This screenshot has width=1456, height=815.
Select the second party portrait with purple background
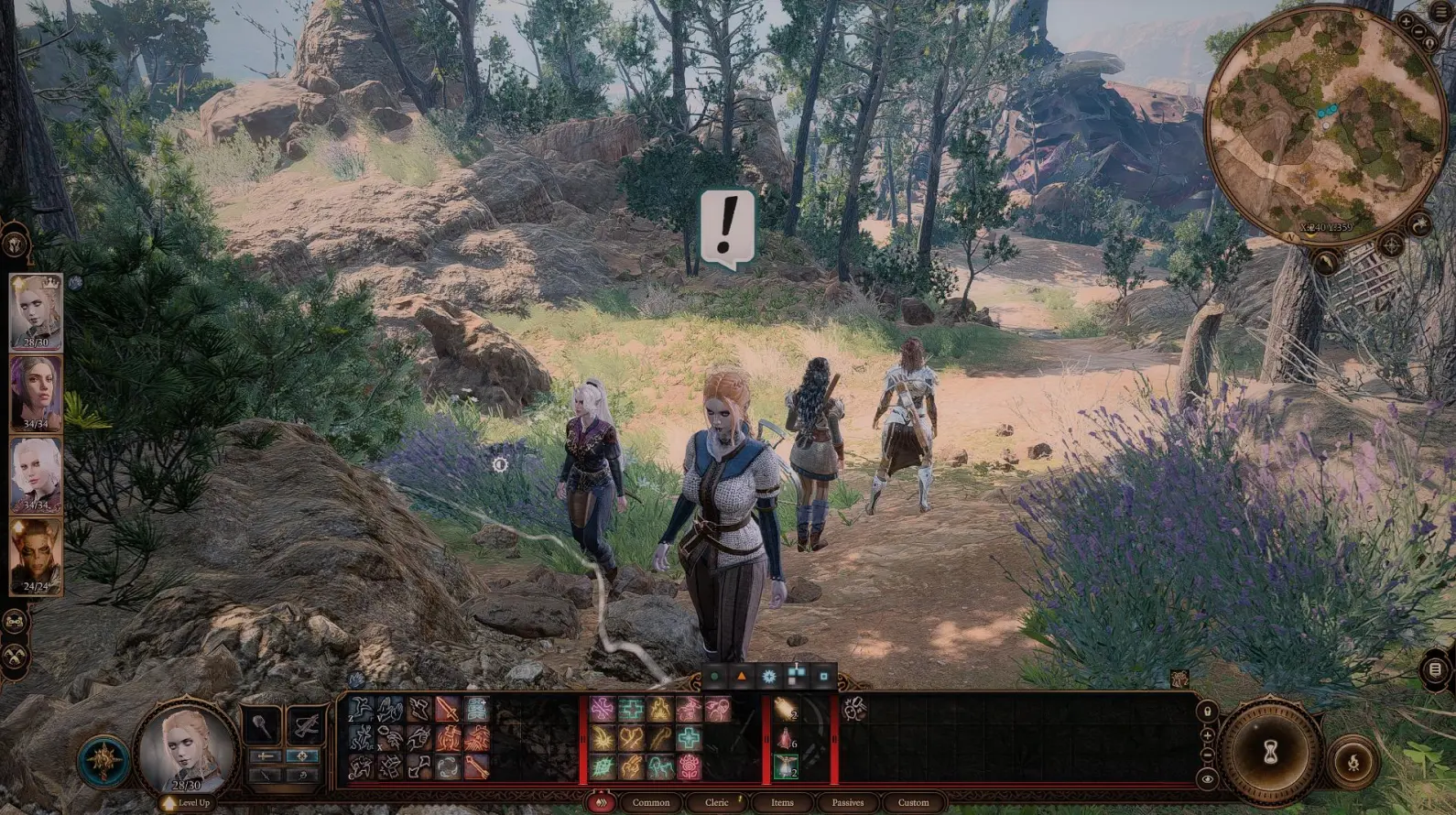36,392
